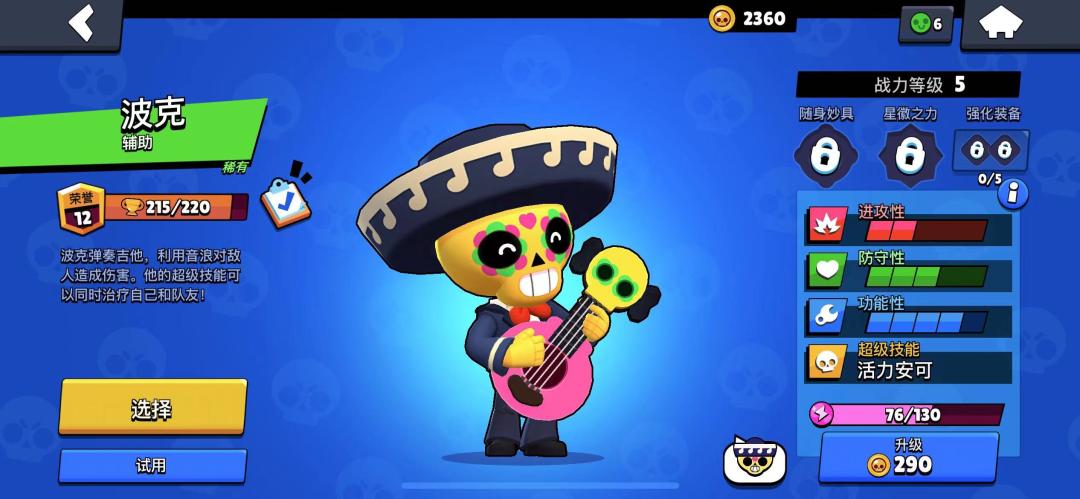
Task: View the 防守性 defense stat row
Action: pyautogui.click(x=908, y=270)
